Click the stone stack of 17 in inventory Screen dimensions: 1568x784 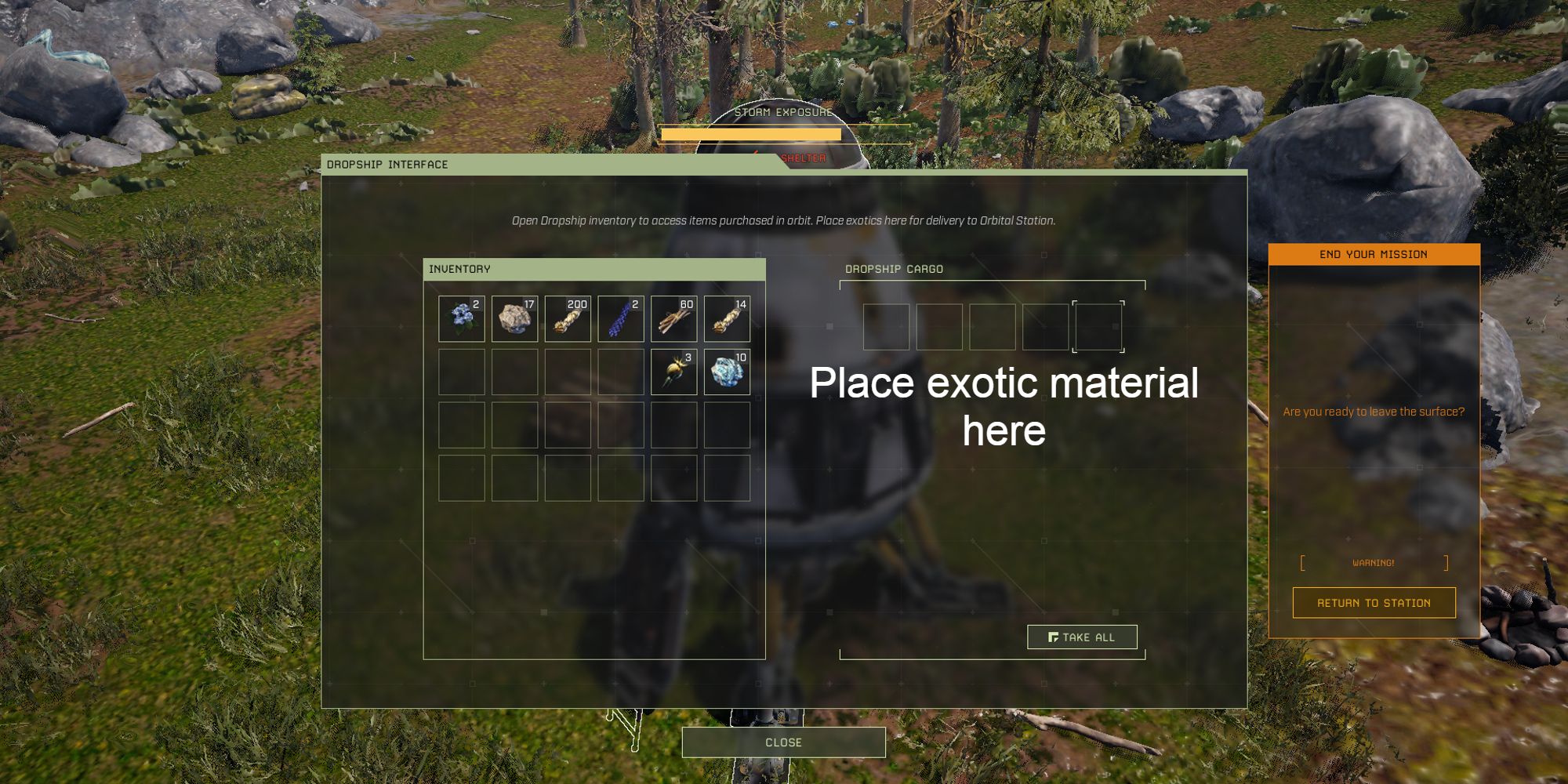tap(515, 318)
